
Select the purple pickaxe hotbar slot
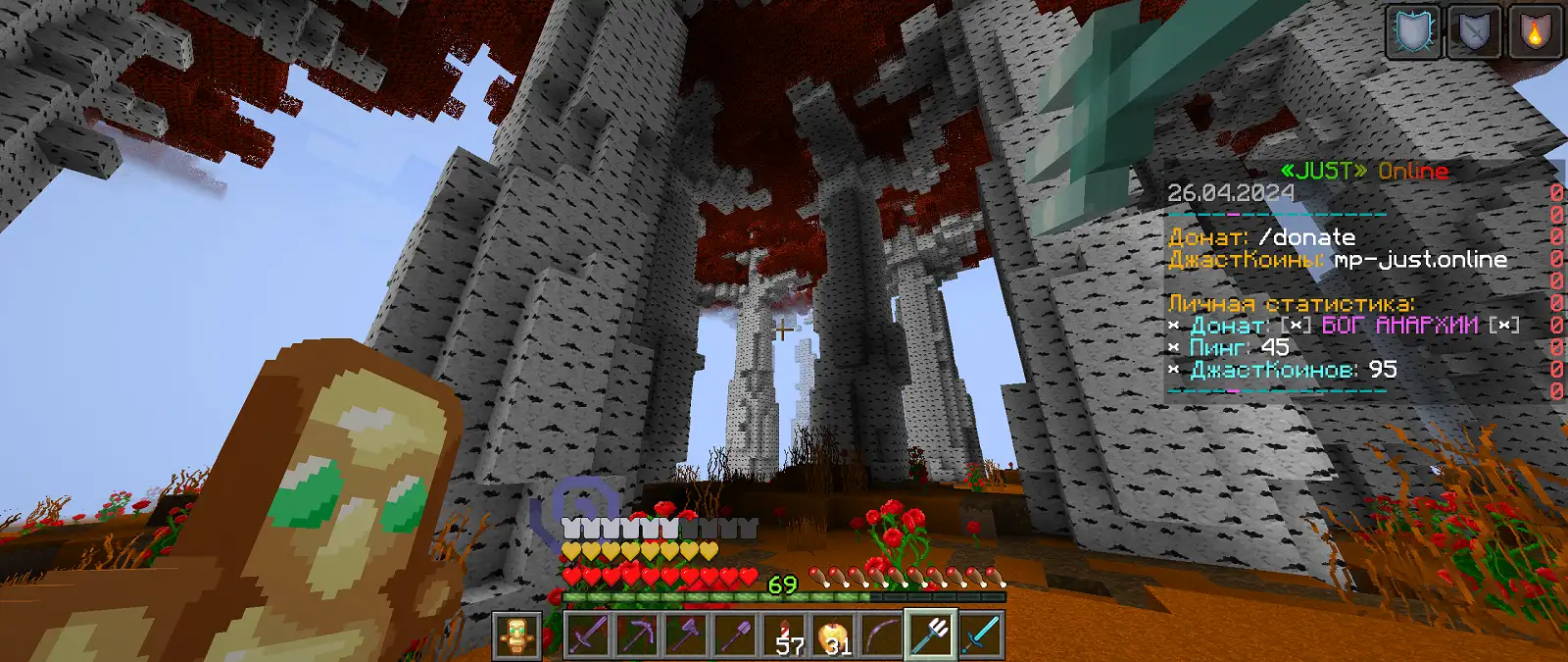pos(637,636)
